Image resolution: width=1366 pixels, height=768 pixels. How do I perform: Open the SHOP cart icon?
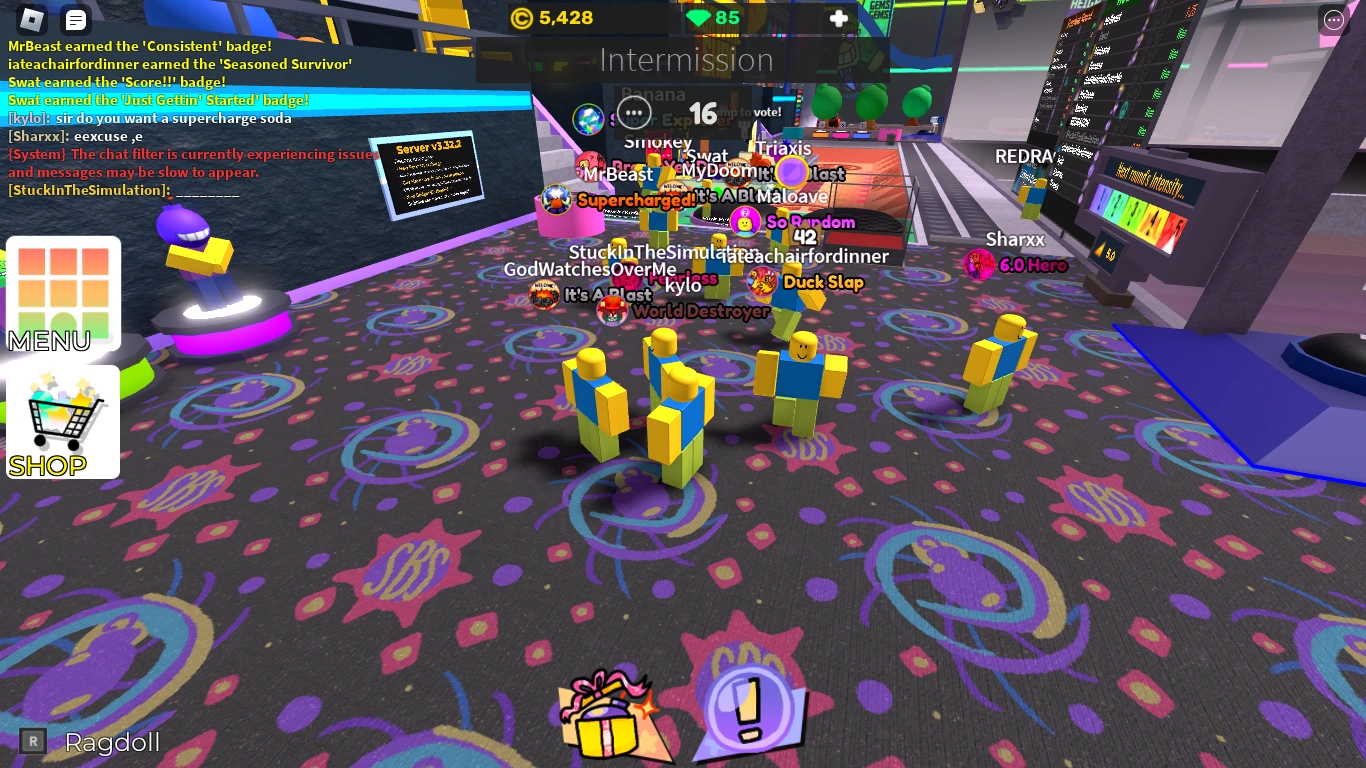pyautogui.click(x=63, y=420)
